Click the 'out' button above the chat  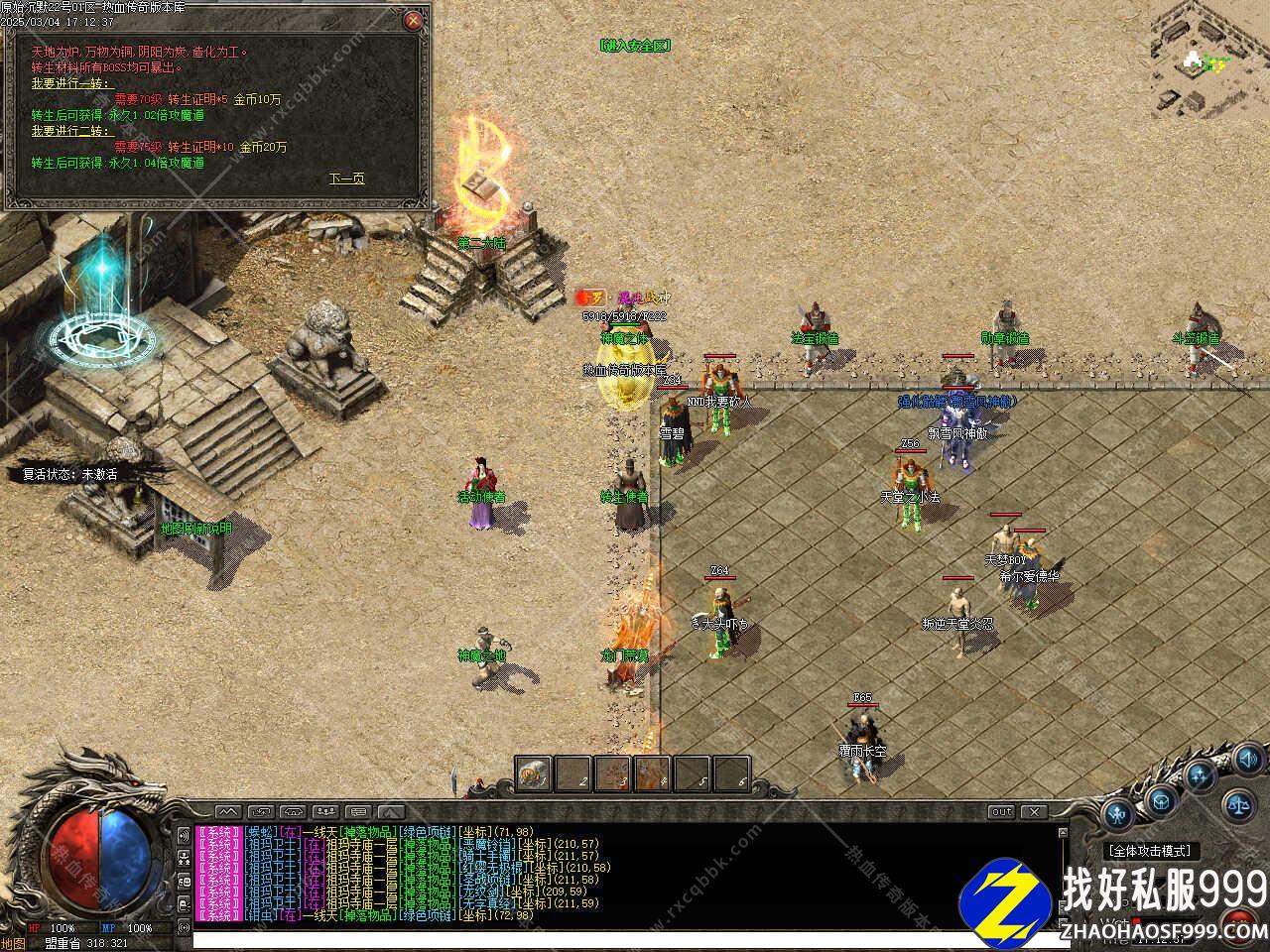(x=1001, y=812)
